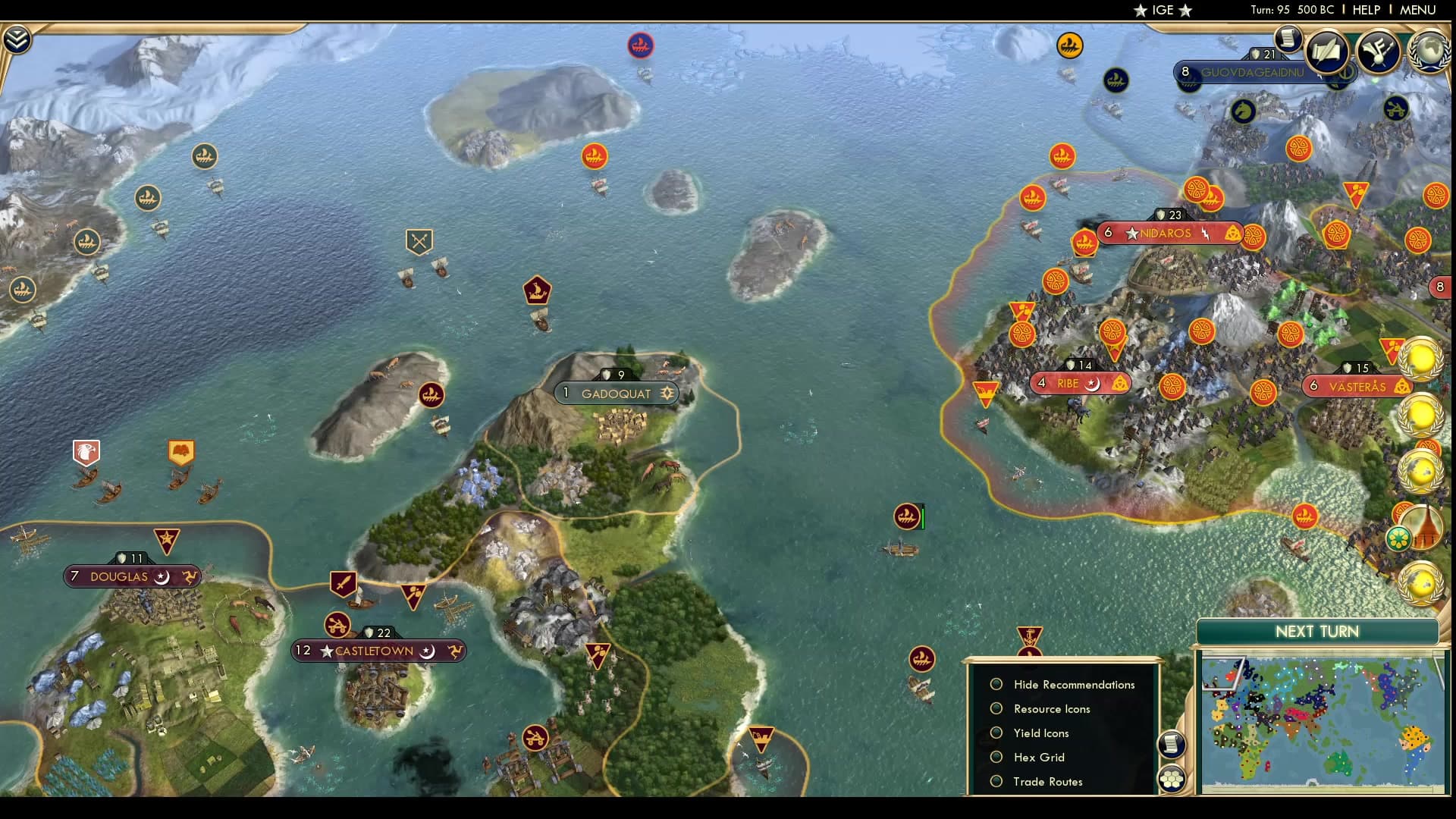Toggle Strategic View with the hex icon near minimap
The height and width of the screenshot is (819, 1456).
(x=1172, y=780)
